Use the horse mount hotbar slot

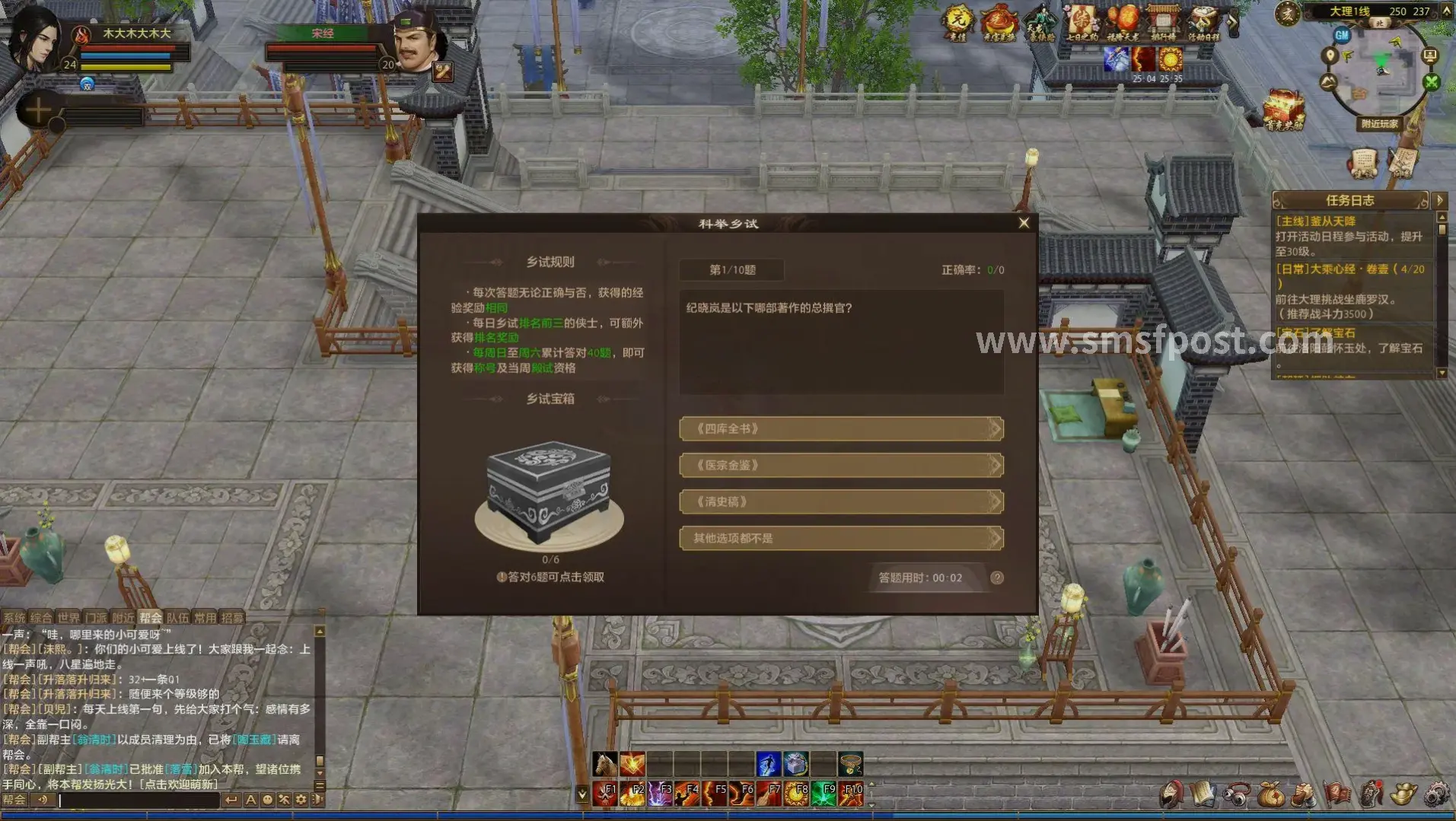pyautogui.click(x=605, y=763)
